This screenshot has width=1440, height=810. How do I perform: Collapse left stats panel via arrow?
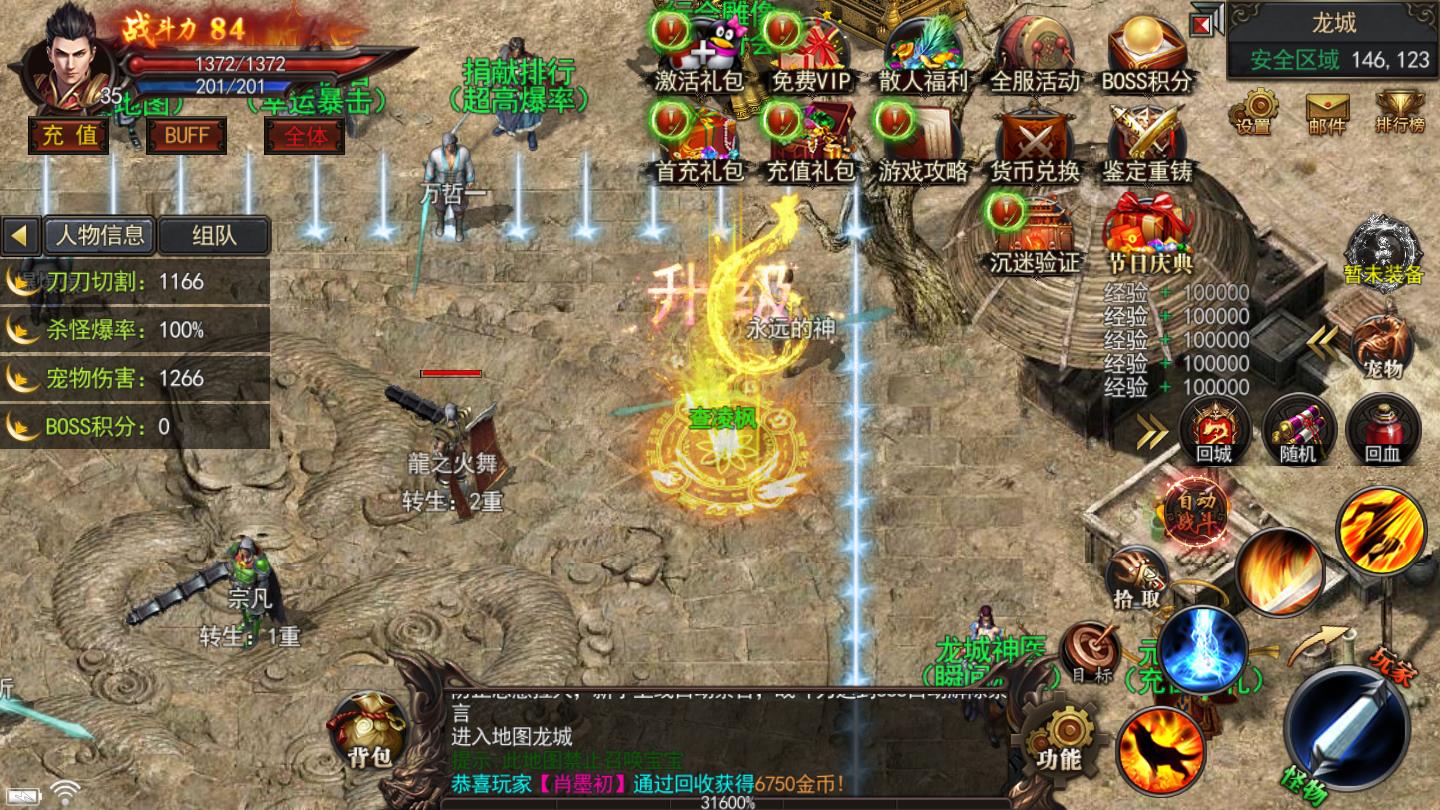tap(18, 235)
